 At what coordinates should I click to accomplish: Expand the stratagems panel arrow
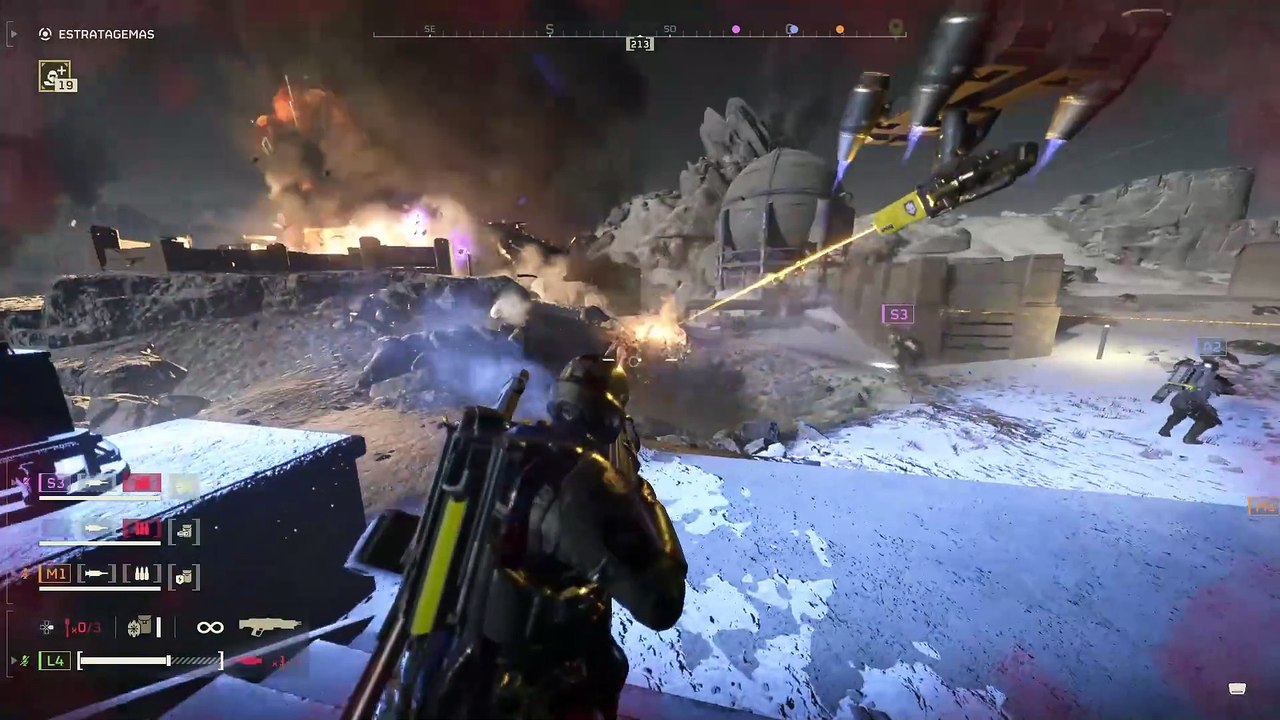point(13,34)
